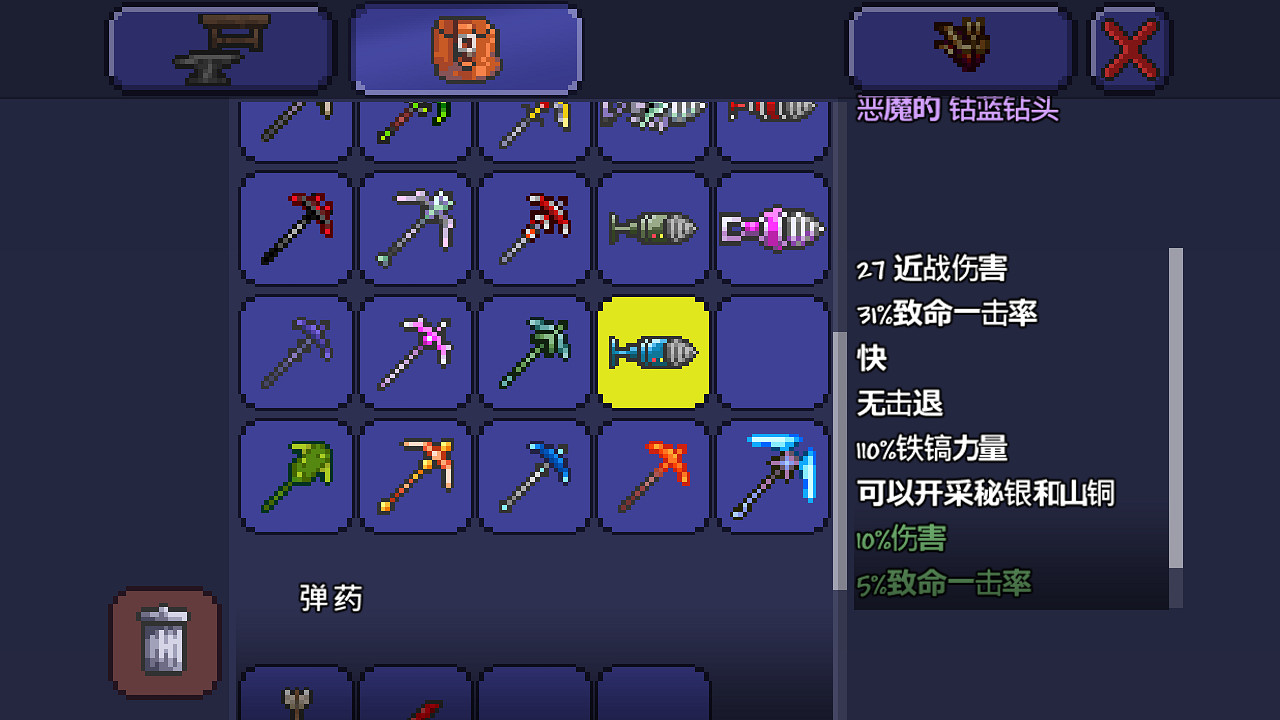Switch to the crafting stations tab
This screenshot has height=720, width=1280.
(220, 47)
